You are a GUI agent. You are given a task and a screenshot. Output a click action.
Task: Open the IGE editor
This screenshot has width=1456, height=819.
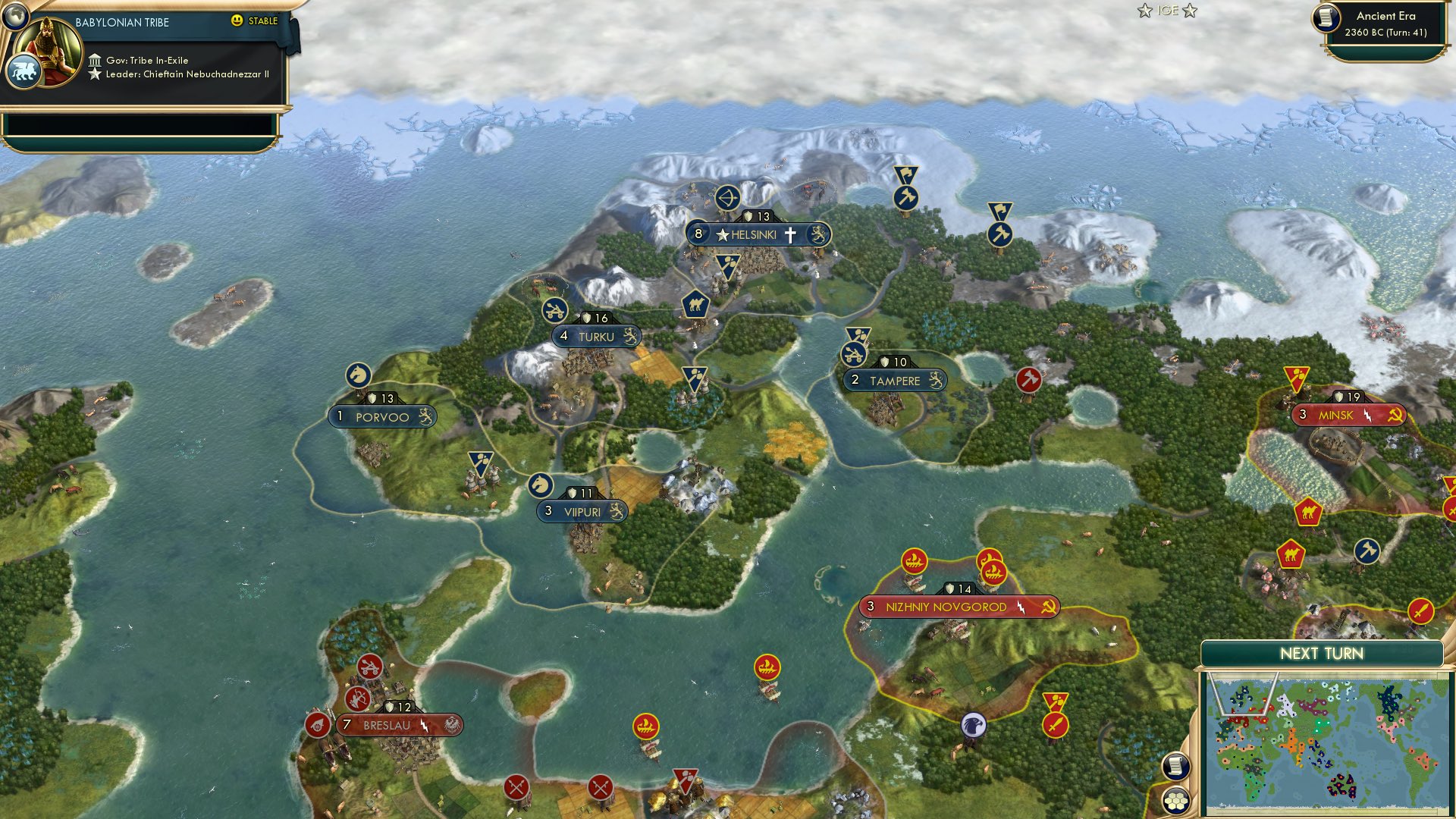(x=1169, y=11)
